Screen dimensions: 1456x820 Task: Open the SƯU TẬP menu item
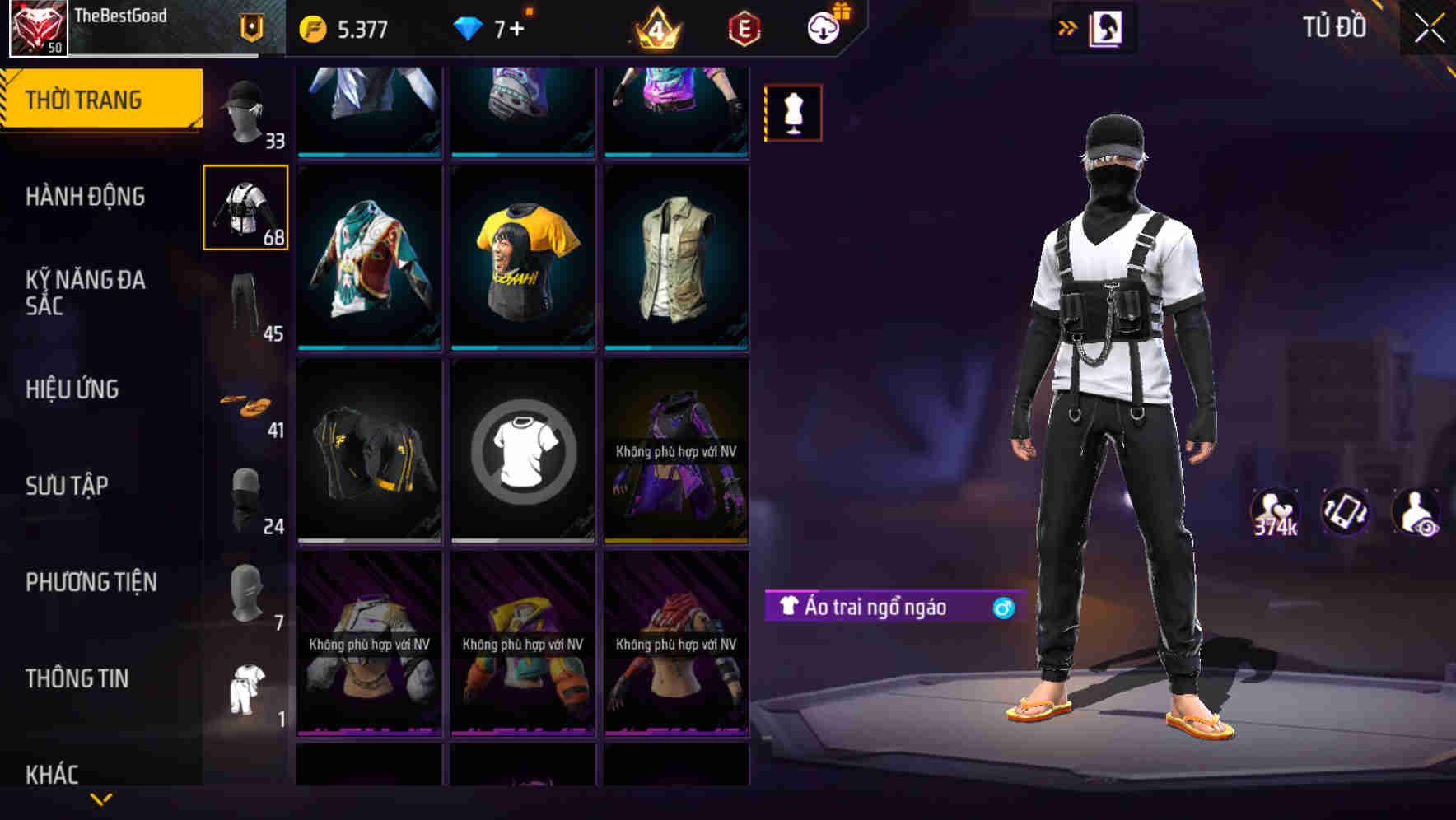[x=69, y=486]
